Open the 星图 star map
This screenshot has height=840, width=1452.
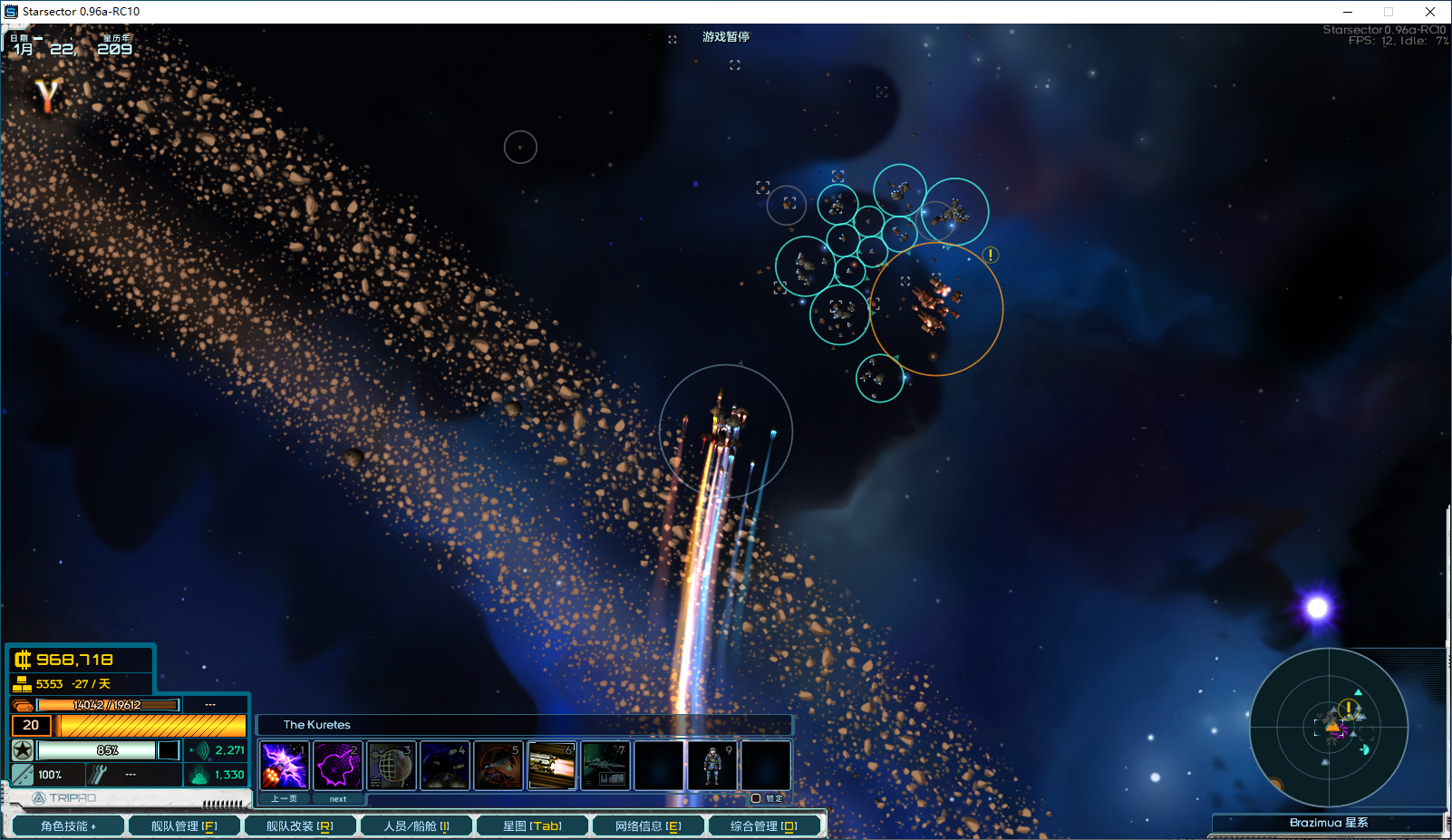[532, 826]
